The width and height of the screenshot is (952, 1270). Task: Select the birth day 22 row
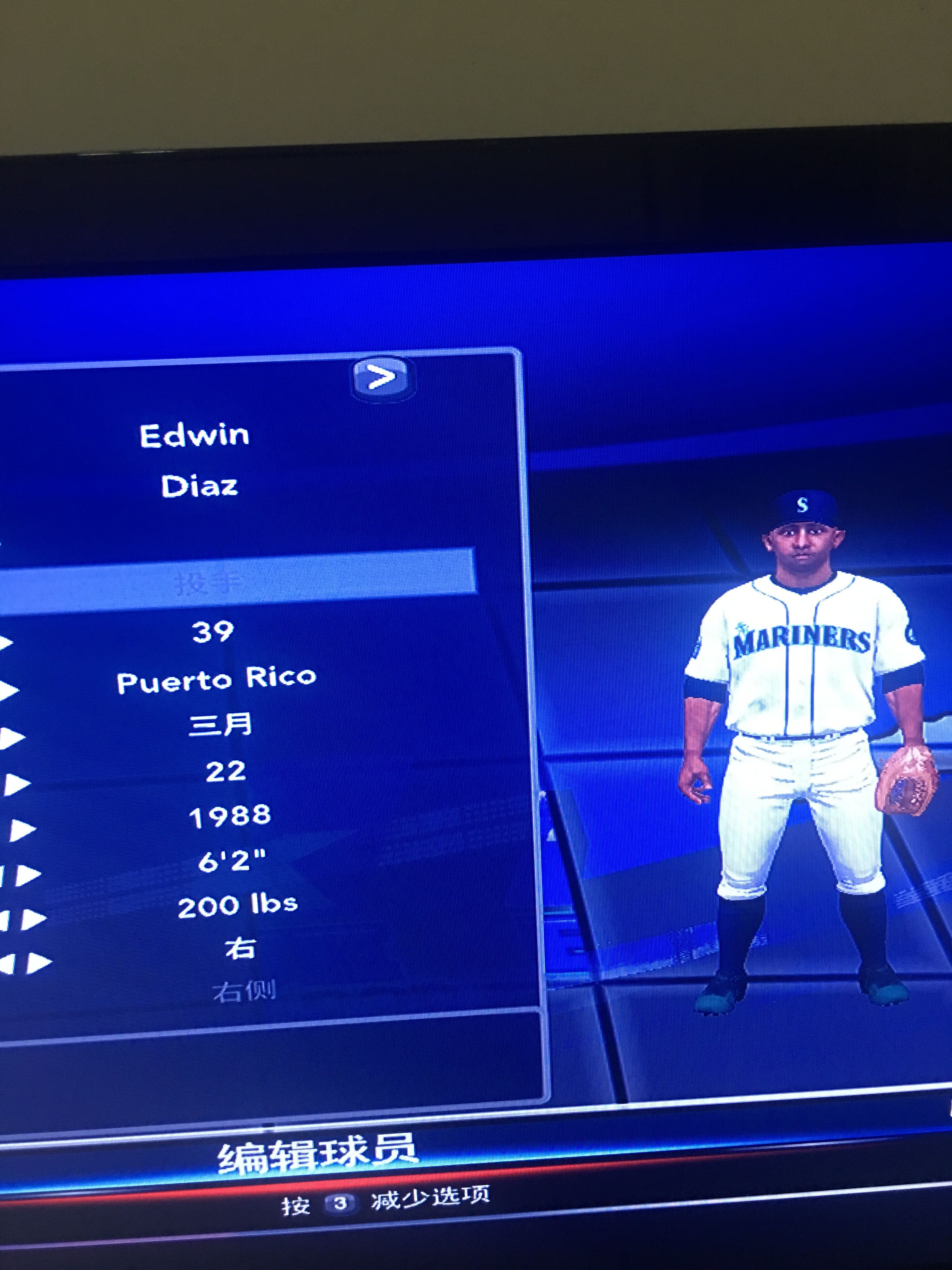pos(225,770)
